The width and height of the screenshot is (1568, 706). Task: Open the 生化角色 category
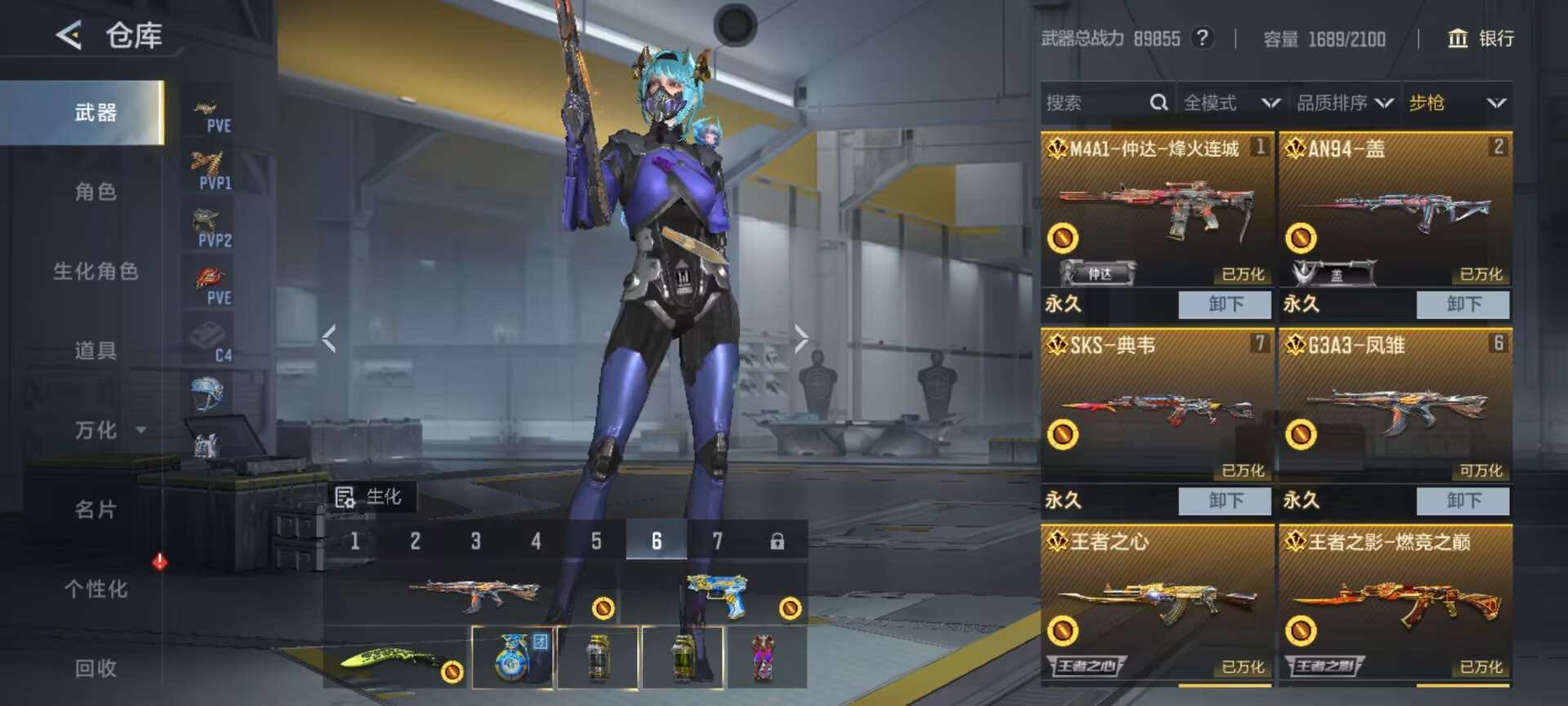[x=96, y=271]
